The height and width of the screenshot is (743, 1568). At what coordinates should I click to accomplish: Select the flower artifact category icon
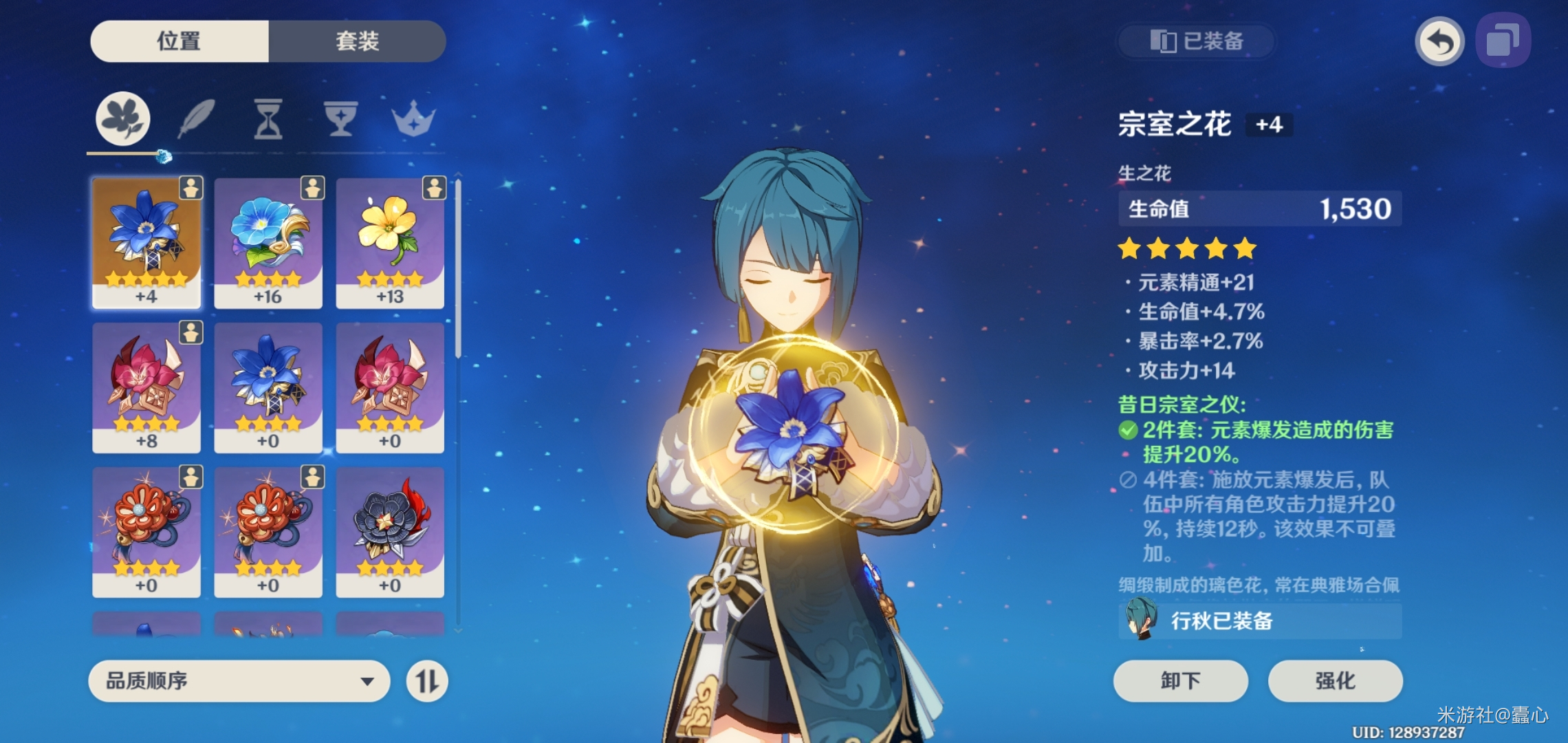click(123, 118)
